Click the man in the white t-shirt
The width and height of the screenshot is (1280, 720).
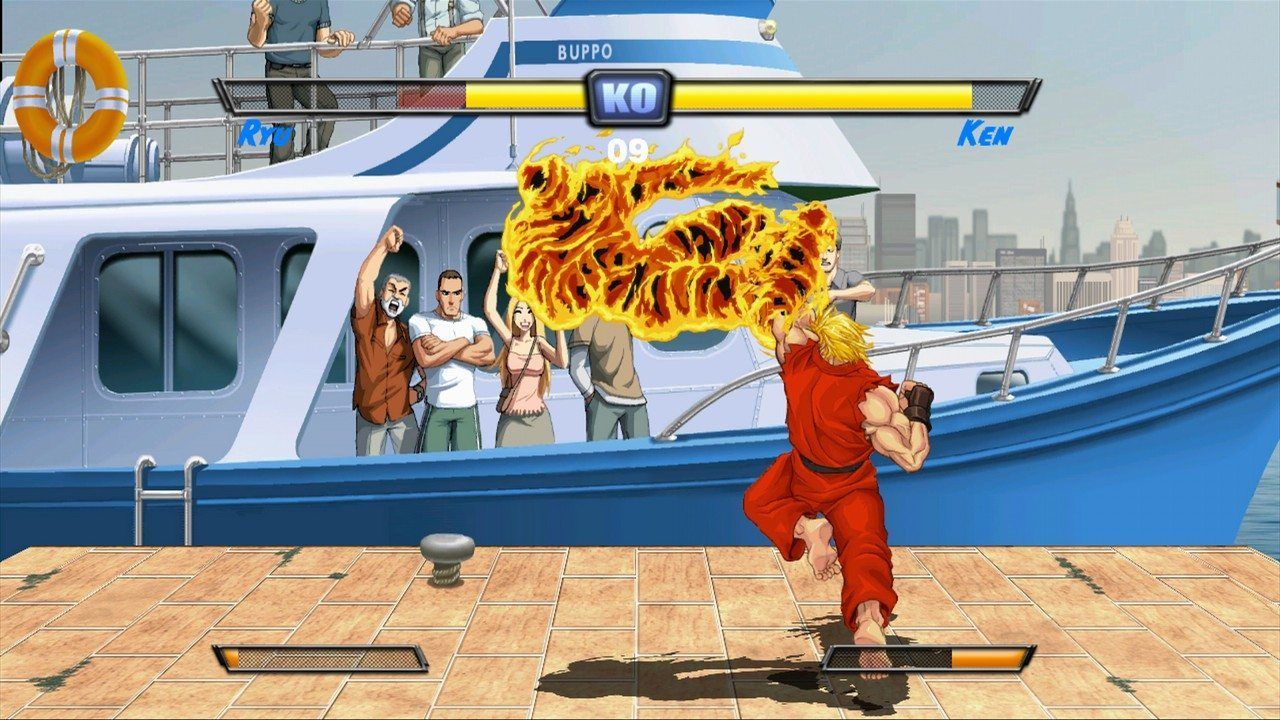448,350
